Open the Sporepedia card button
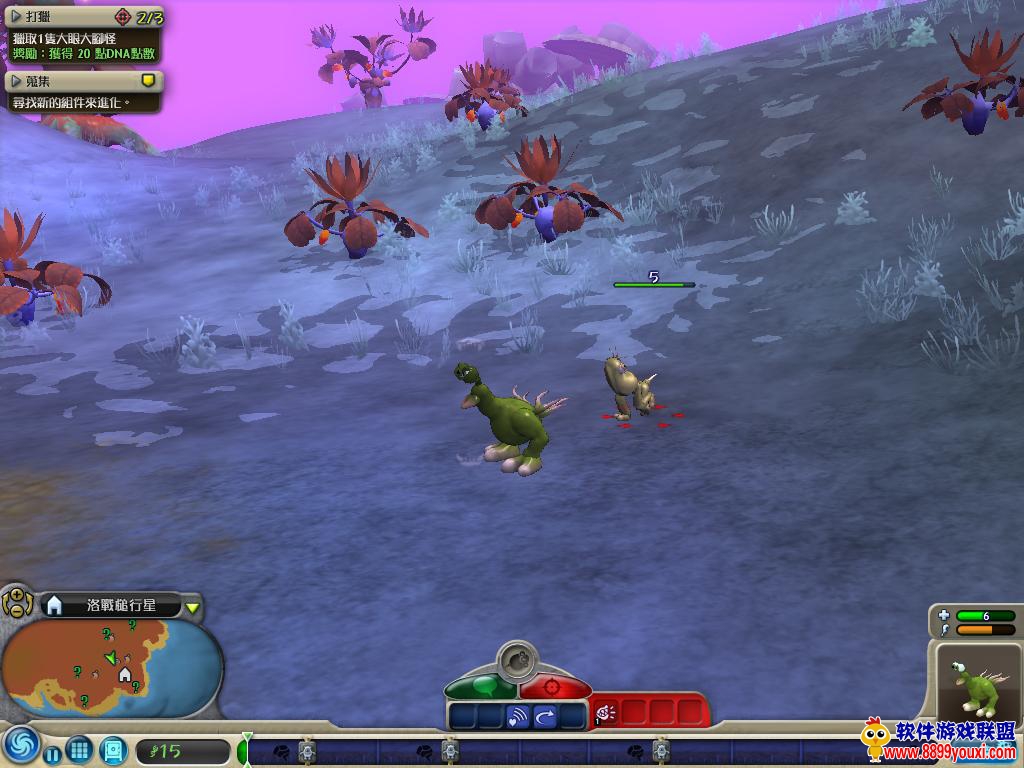 point(113,749)
